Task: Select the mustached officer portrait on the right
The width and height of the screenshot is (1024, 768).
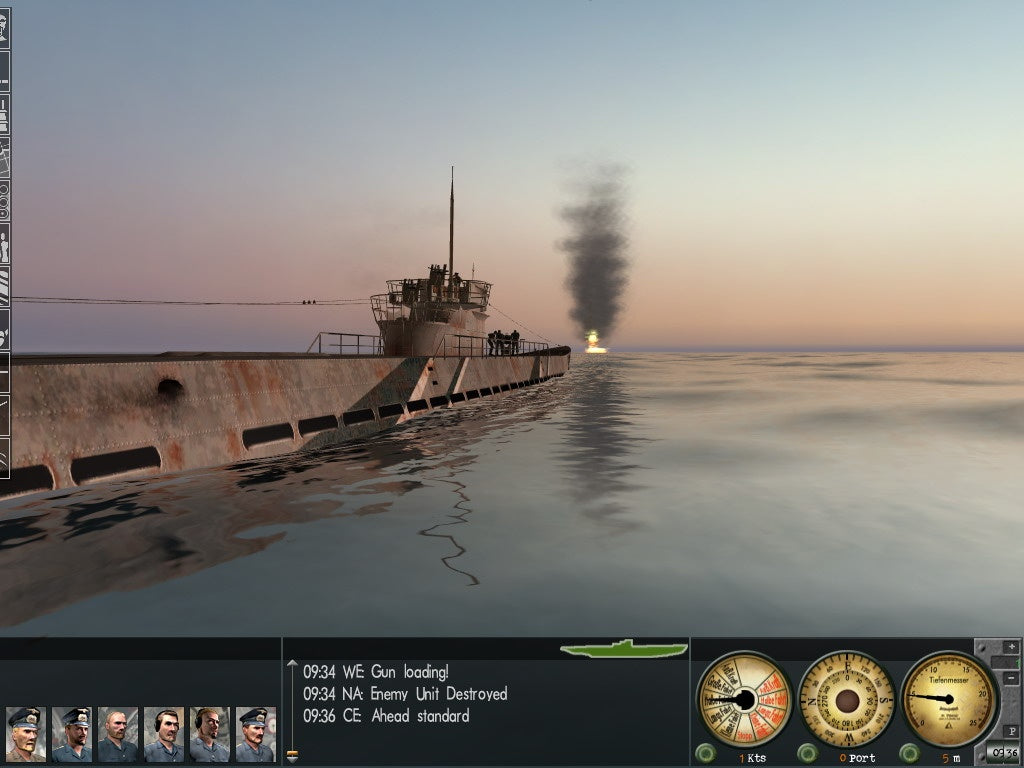Action: coord(255,734)
